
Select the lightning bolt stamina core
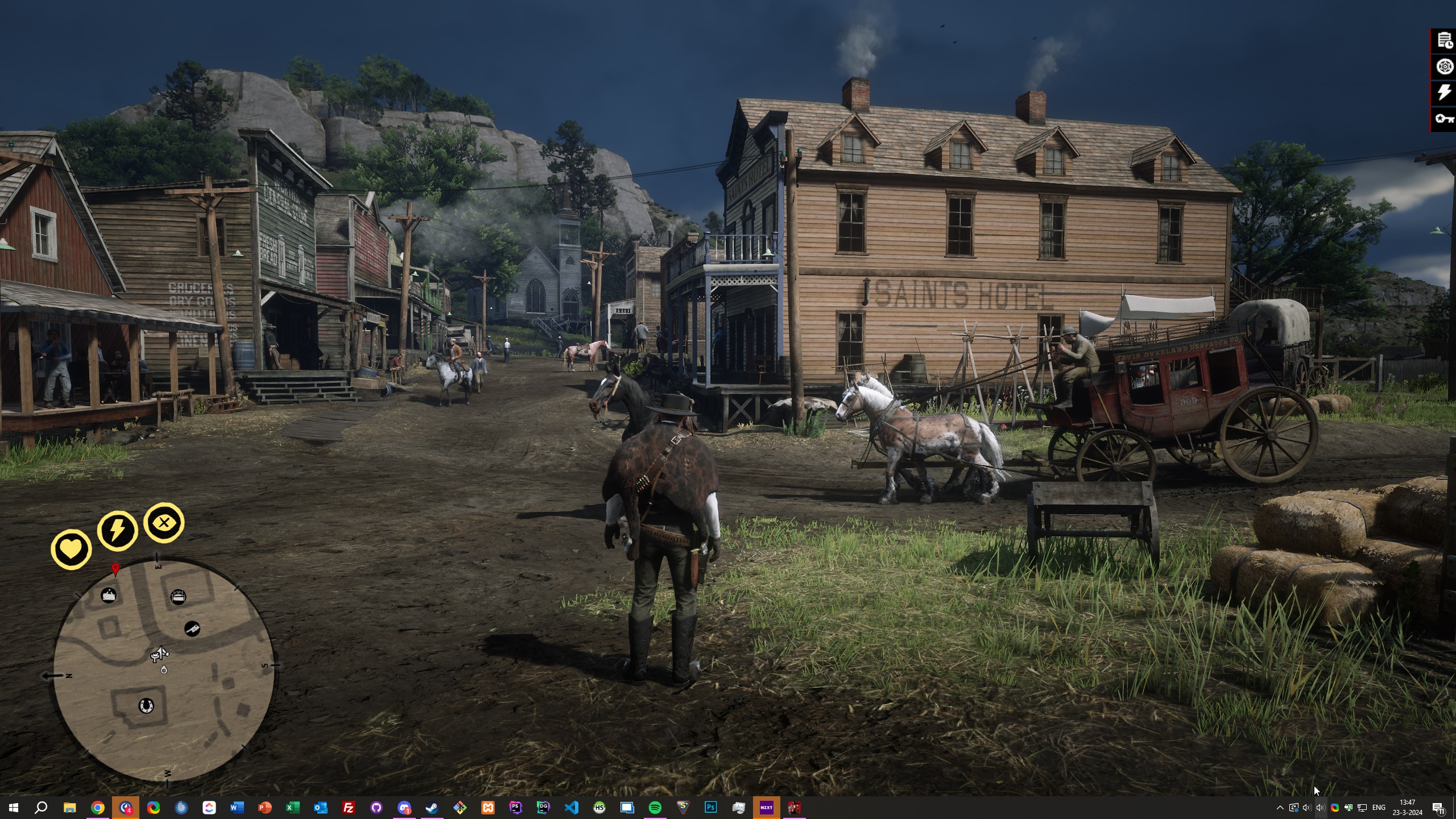pyautogui.click(x=117, y=531)
